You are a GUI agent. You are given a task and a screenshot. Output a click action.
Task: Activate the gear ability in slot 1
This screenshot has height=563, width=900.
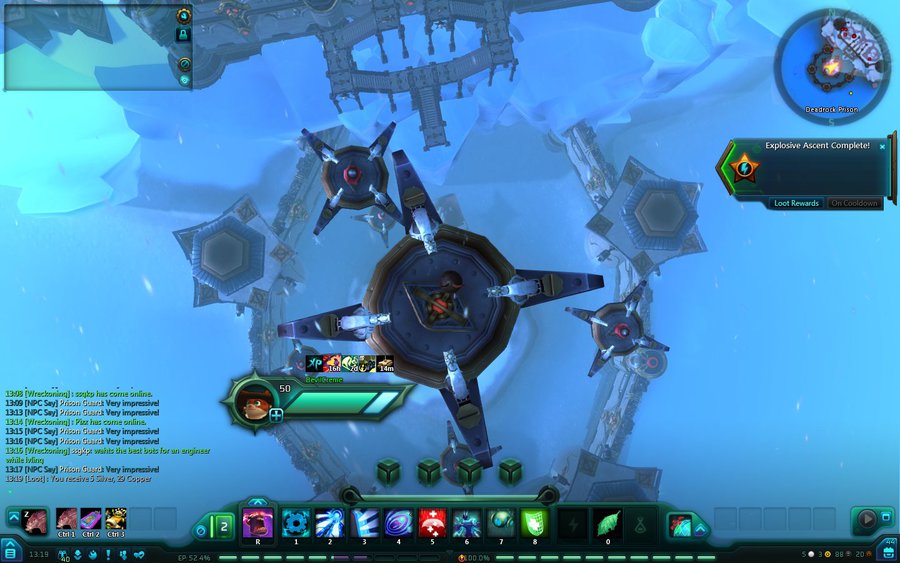coord(295,523)
